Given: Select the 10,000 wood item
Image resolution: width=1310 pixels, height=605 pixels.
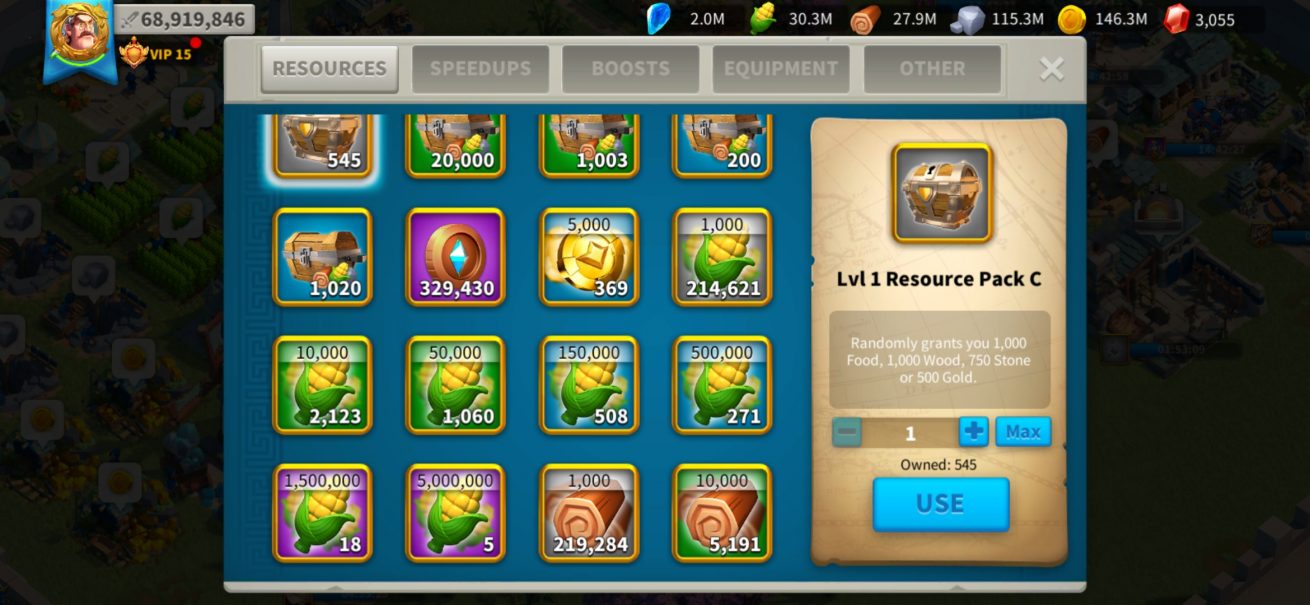Looking at the screenshot, I should point(722,513).
